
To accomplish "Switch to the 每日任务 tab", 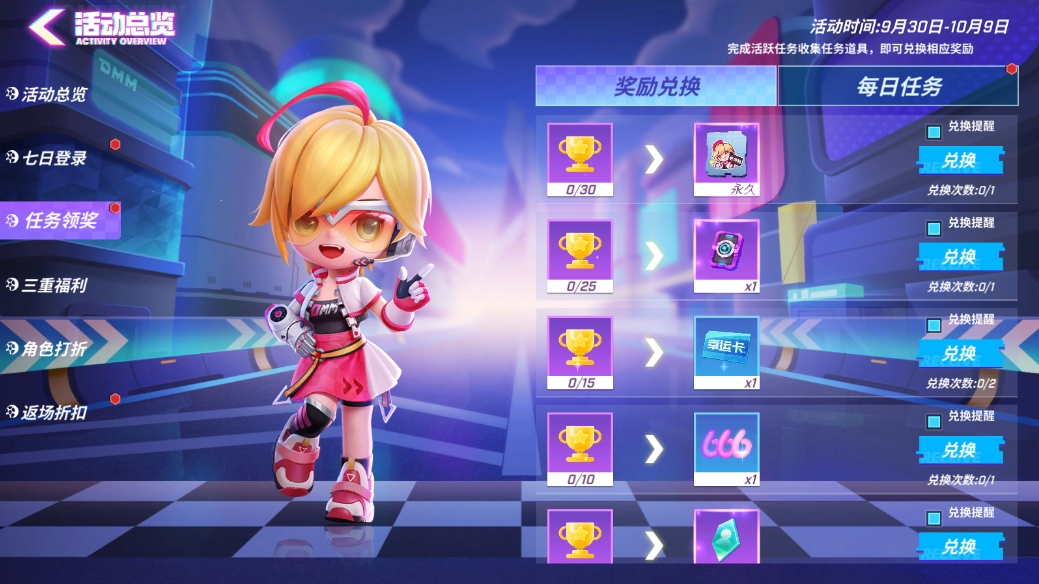I will coord(898,87).
